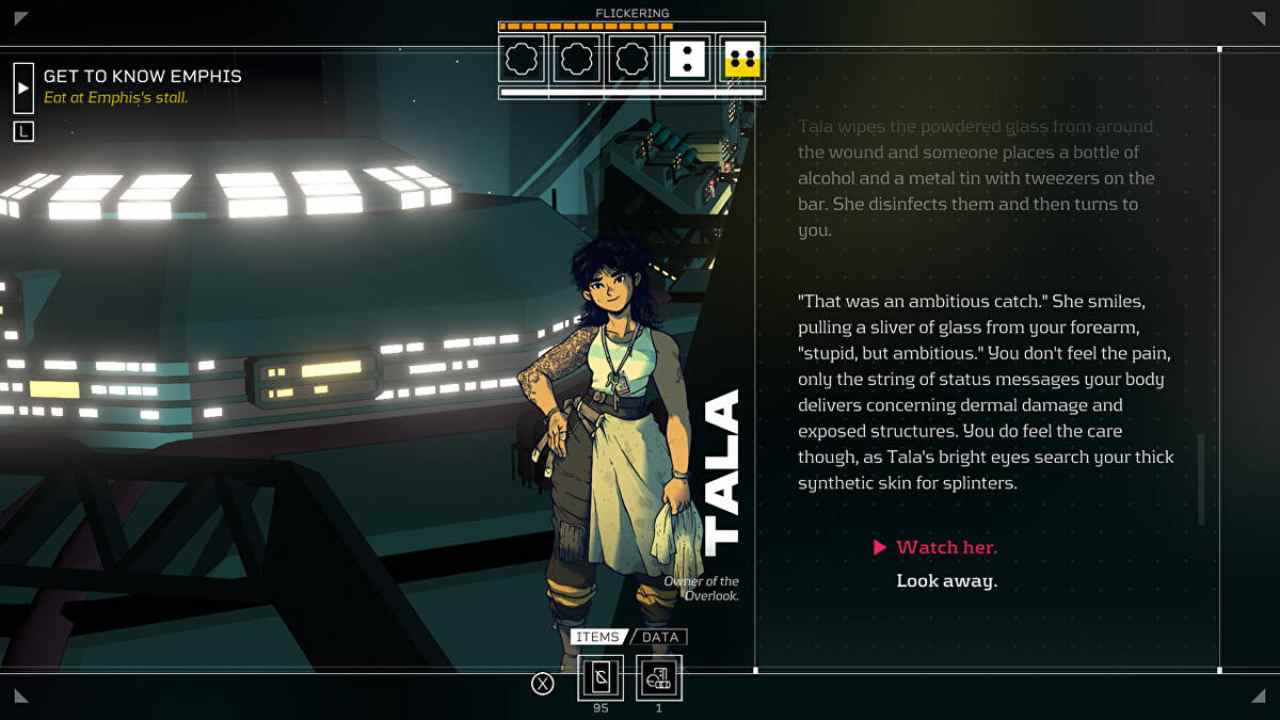This screenshot has height=720, width=1280.
Task: Switch to the Items tab
Action: [x=598, y=637]
